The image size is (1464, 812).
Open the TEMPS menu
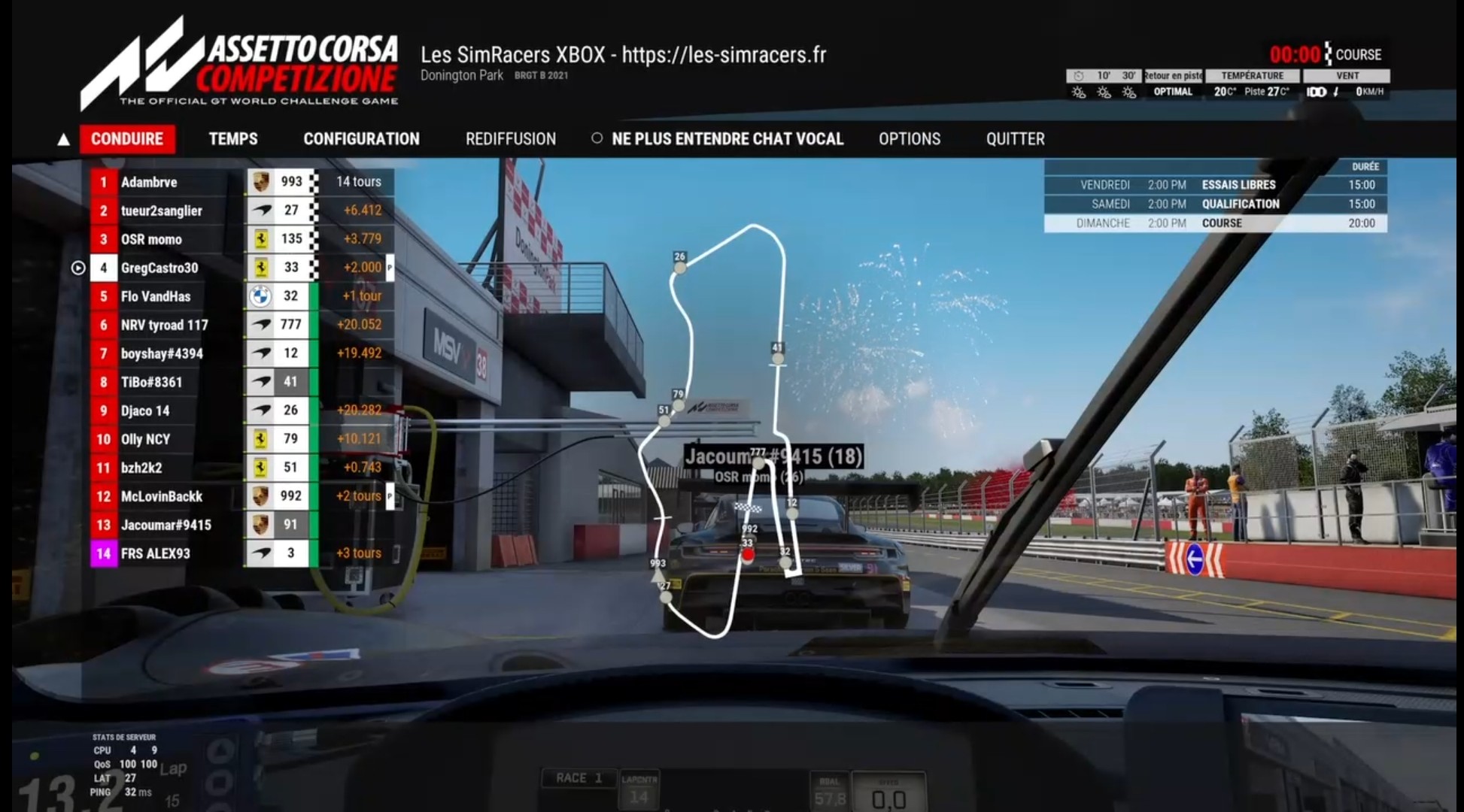(x=233, y=139)
